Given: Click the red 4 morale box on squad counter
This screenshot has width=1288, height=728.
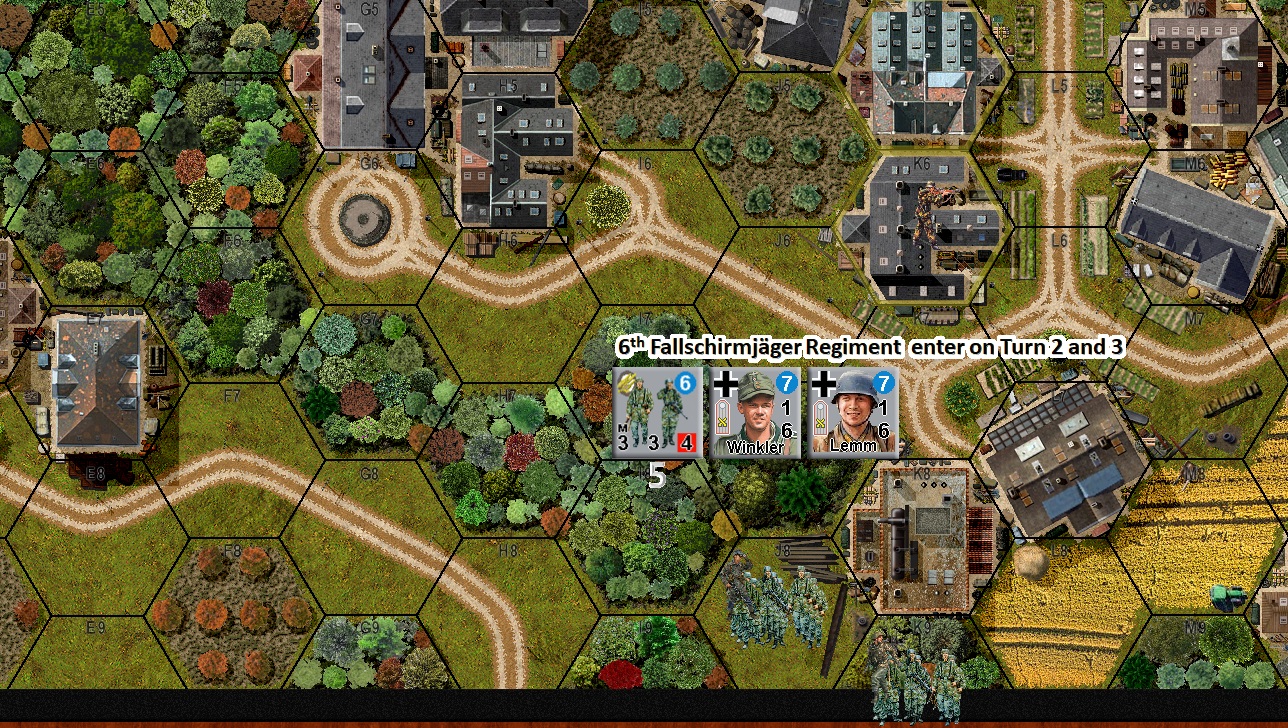Looking at the screenshot, I should (x=686, y=443).
